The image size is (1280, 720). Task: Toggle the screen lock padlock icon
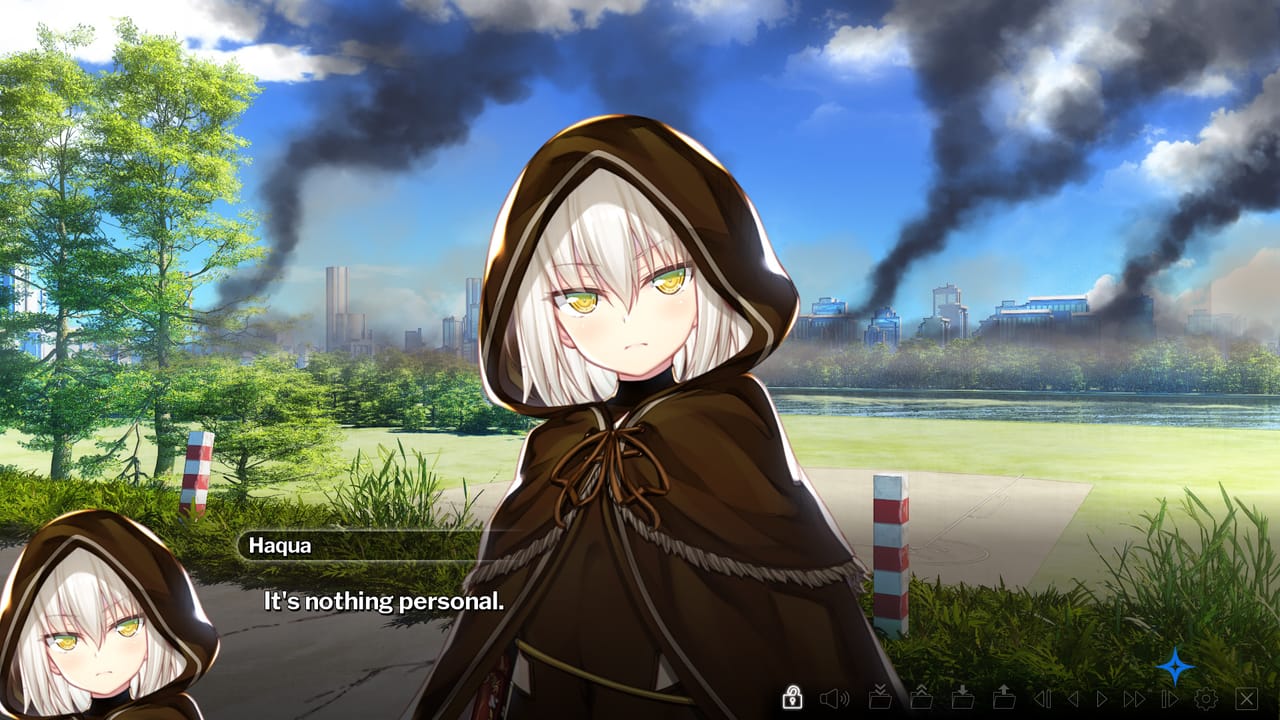tap(793, 700)
